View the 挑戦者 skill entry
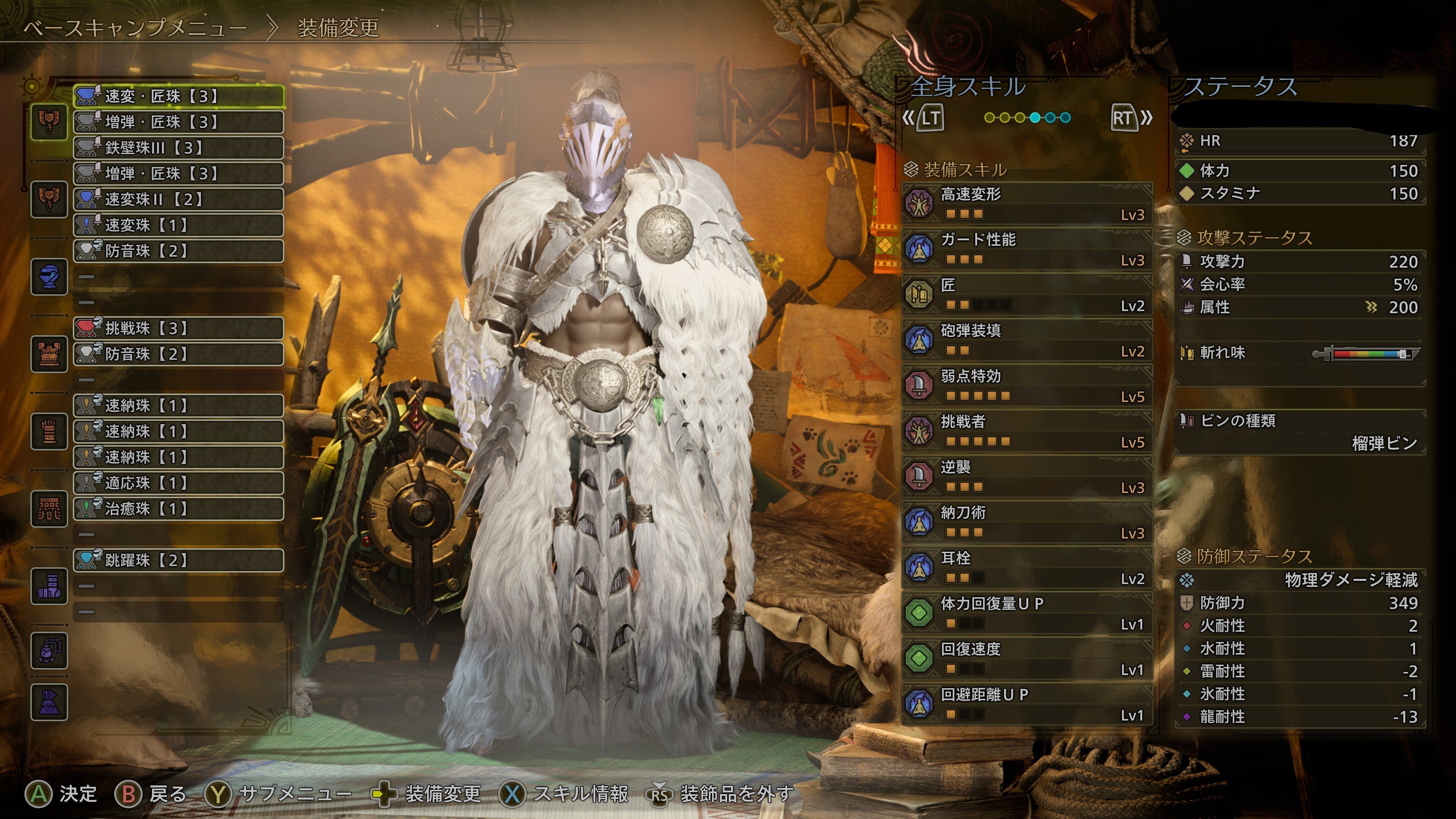 pyautogui.click(x=1028, y=431)
